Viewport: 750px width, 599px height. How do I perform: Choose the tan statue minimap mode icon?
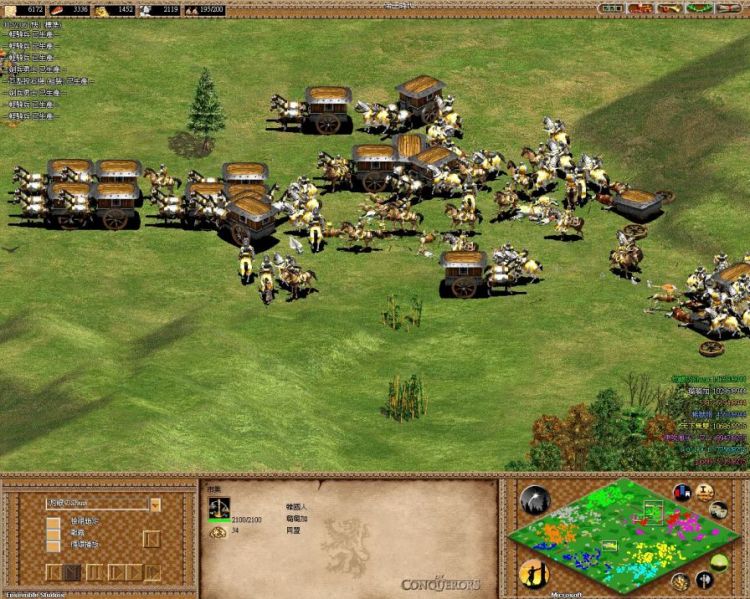[704, 492]
